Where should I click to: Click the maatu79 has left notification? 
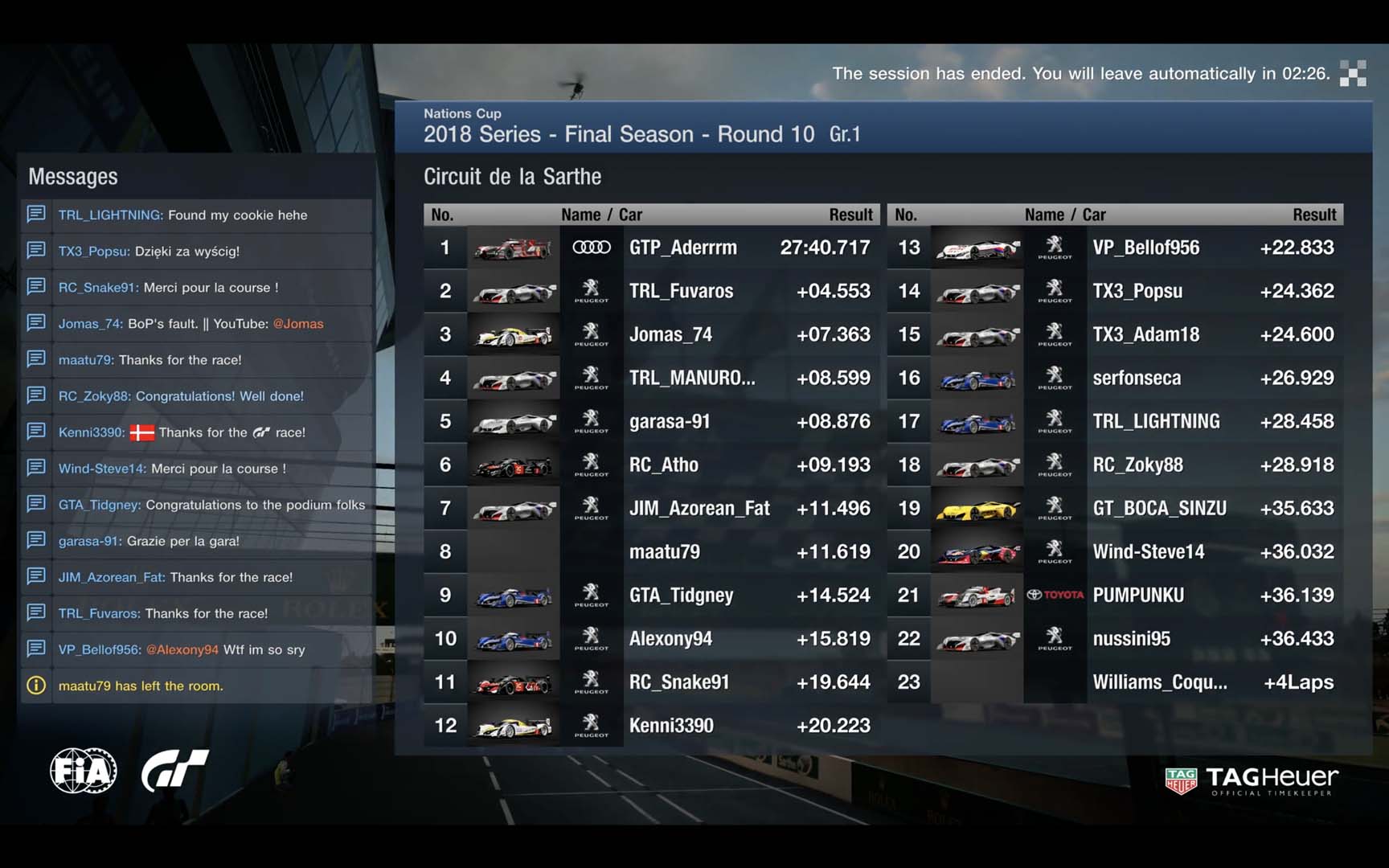tap(197, 686)
